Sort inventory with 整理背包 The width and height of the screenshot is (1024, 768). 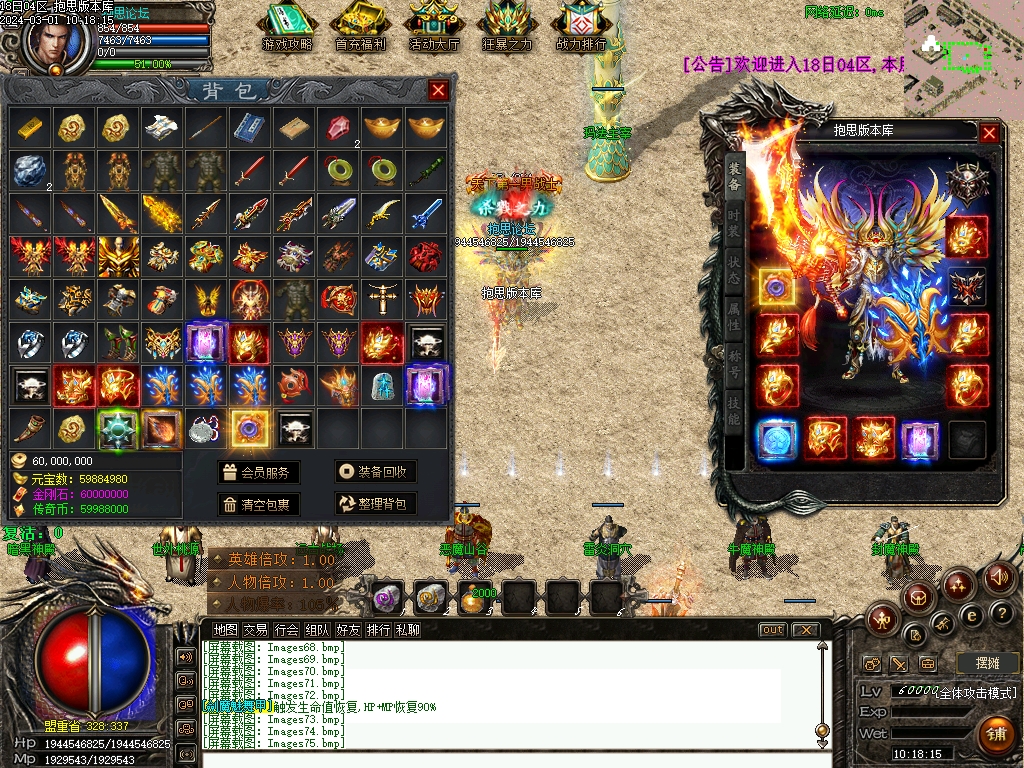[x=375, y=505]
